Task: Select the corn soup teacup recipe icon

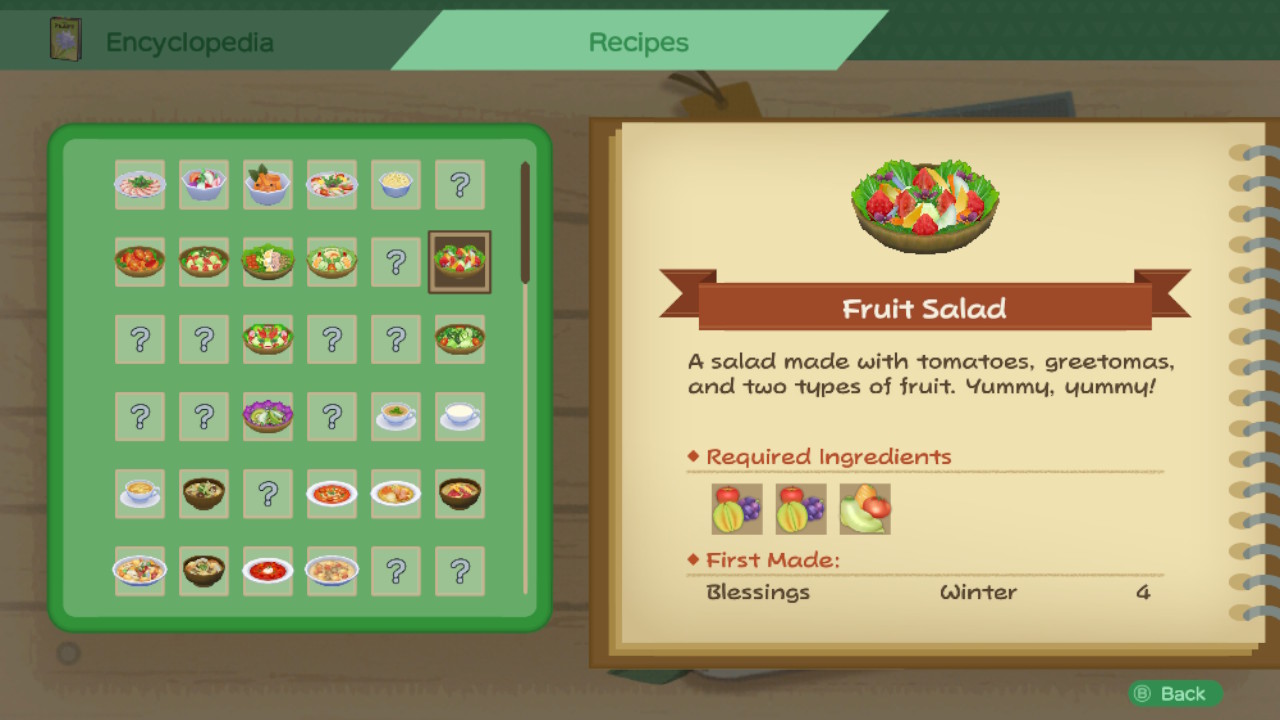Action: pos(140,493)
